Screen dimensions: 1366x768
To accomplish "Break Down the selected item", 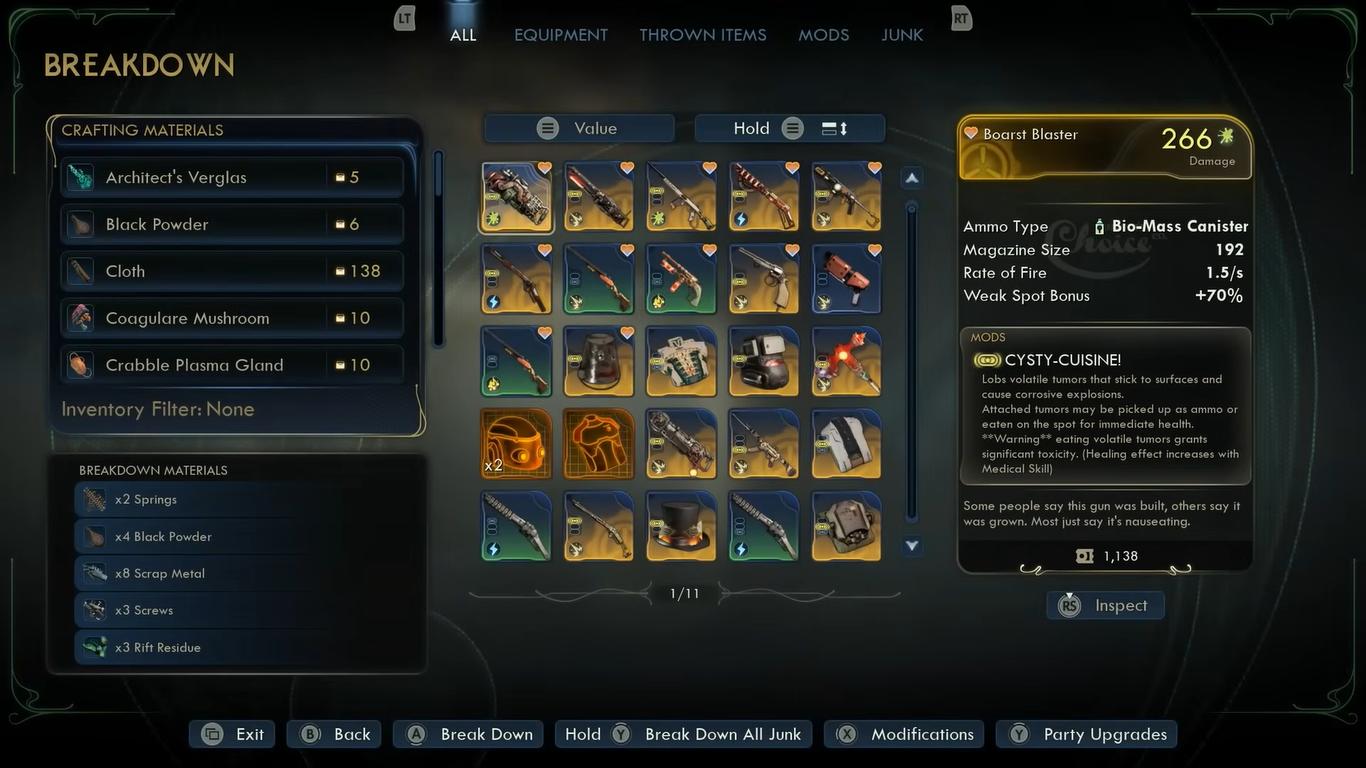I will click(468, 734).
